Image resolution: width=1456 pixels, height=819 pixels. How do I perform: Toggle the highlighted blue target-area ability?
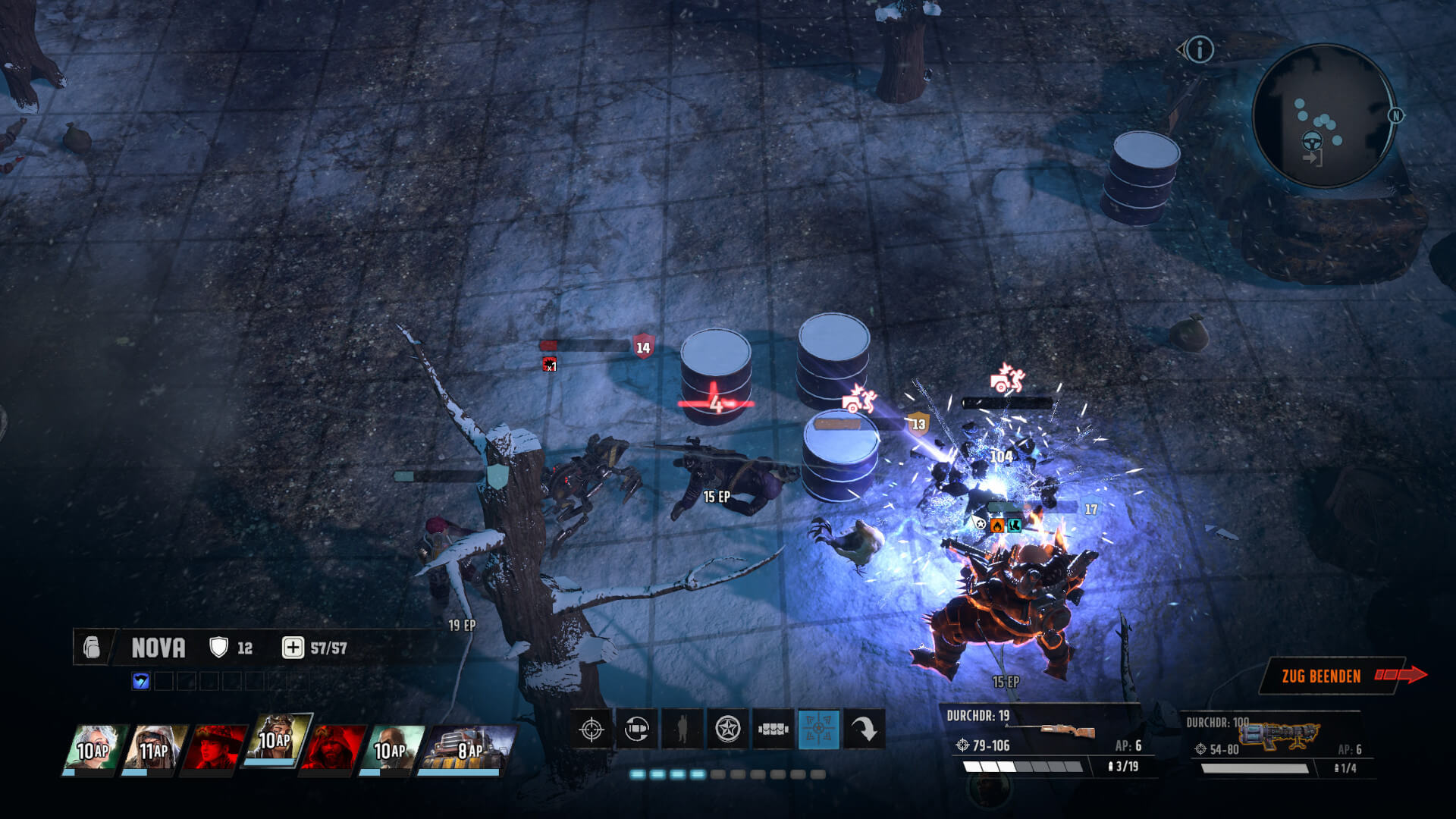819,730
